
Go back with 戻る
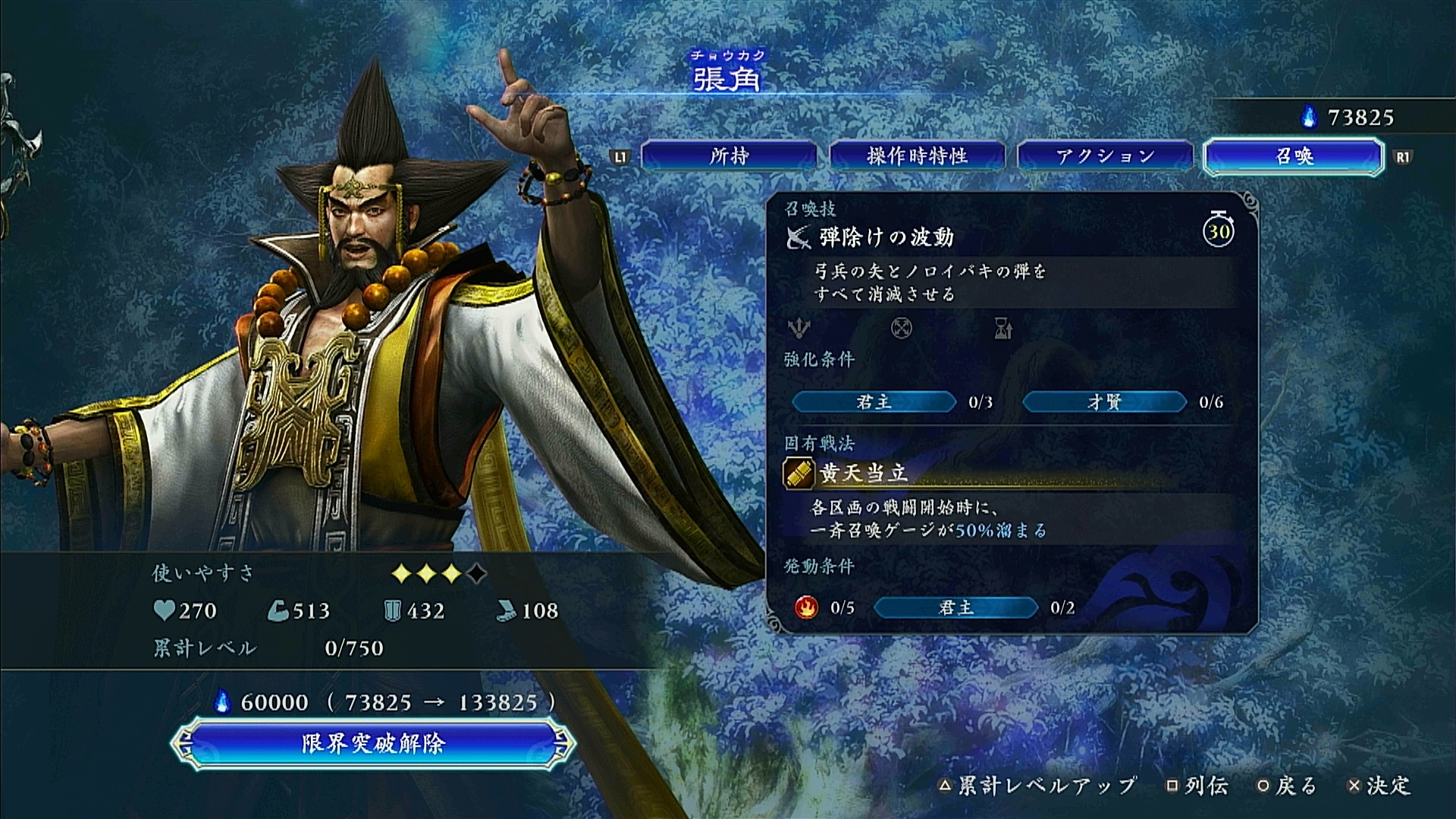click(x=1287, y=786)
